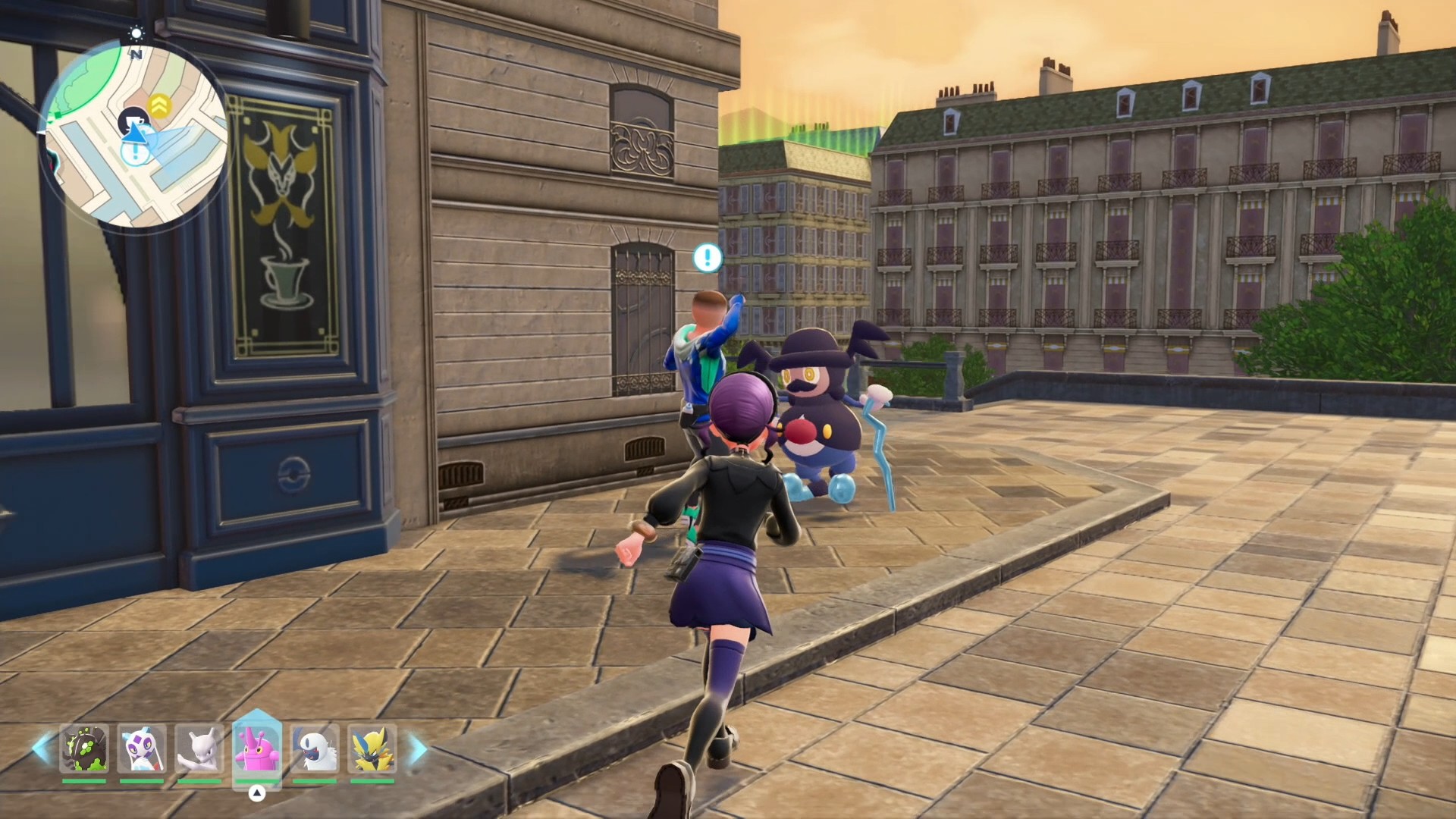Switch to Mewtwo in the party

coord(199,749)
